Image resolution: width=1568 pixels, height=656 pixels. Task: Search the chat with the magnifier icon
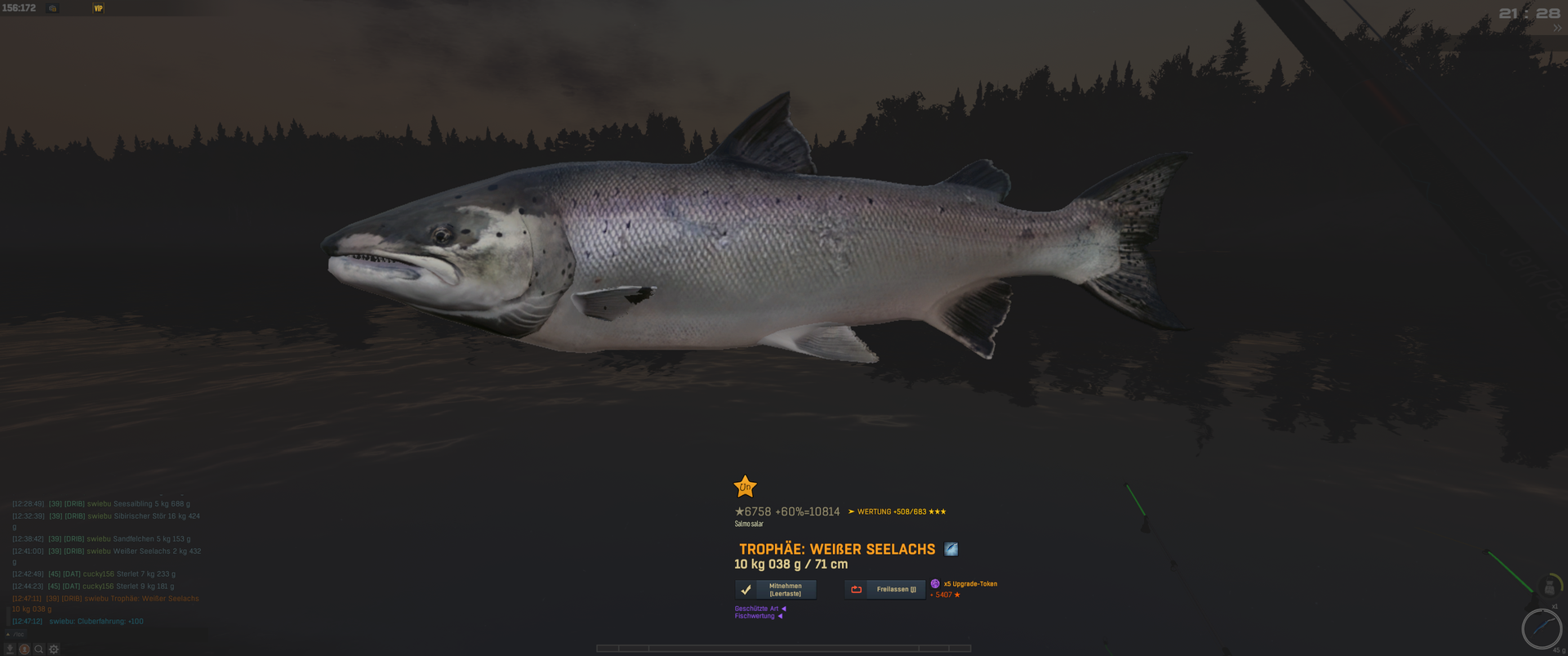point(38,649)
